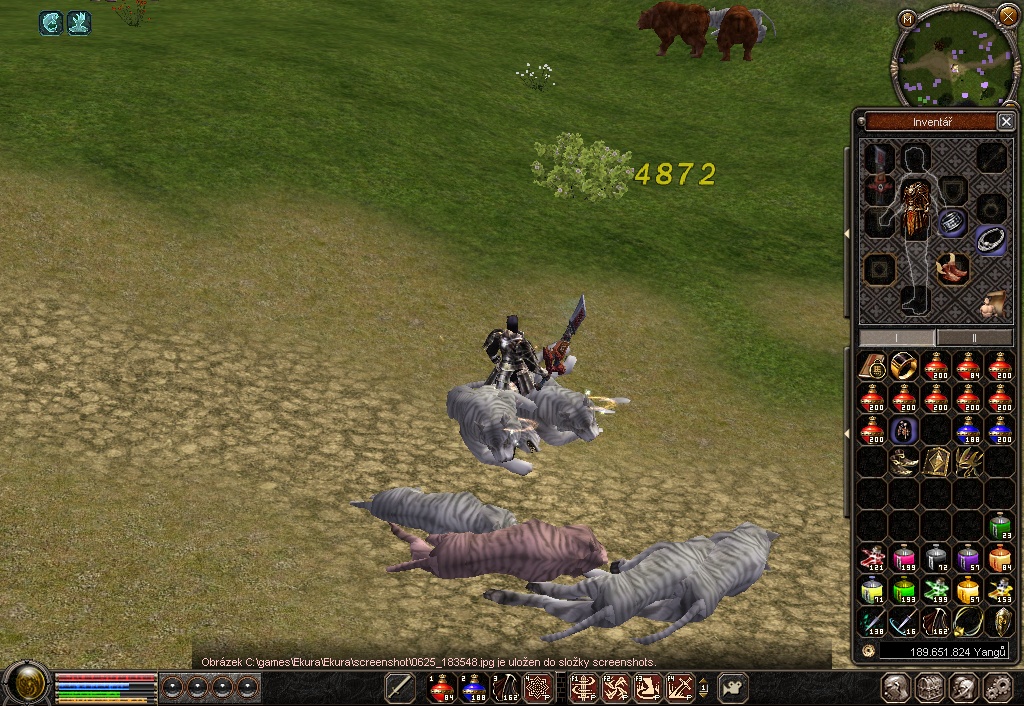
Task: Close the Inventář window
Action: tap(1005, 122)
